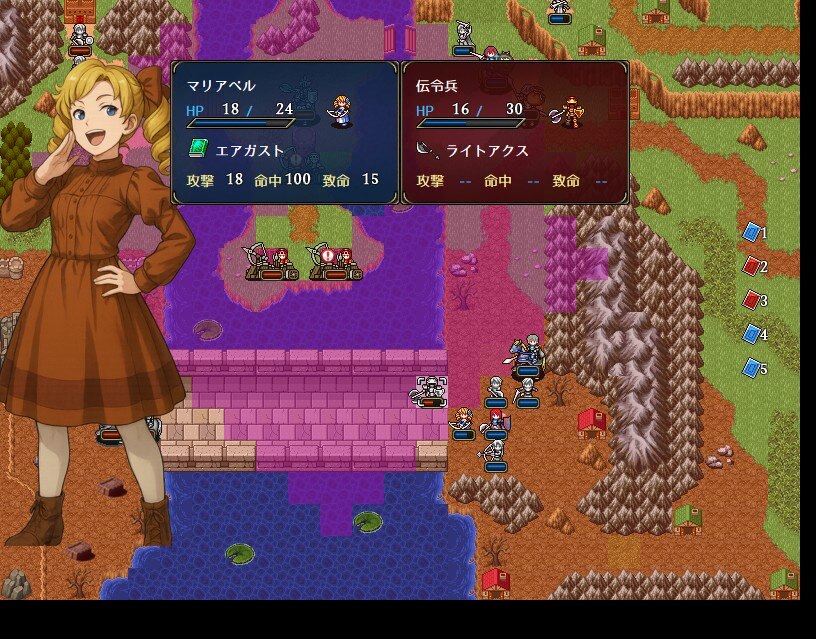
Task: Select the red flag numbered 3
Action: point(752,300)
